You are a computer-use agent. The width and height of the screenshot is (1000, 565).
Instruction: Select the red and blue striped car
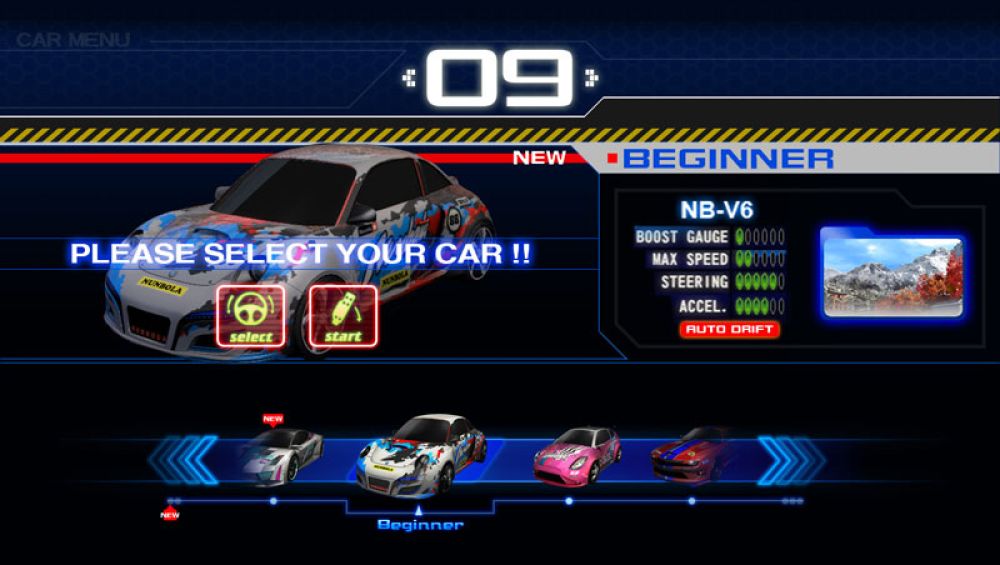coord(692,453)
